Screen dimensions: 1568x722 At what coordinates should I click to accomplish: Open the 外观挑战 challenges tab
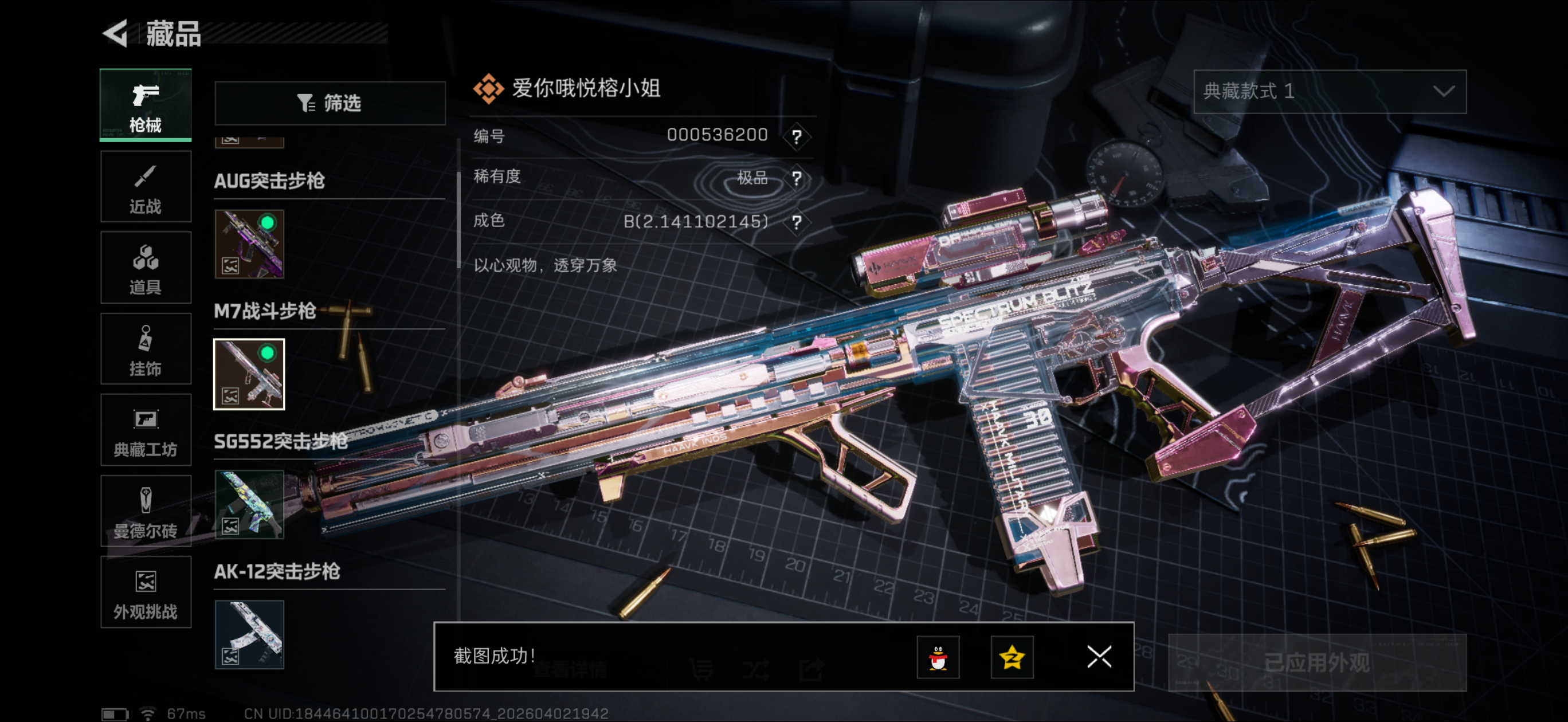pos(146,592)
